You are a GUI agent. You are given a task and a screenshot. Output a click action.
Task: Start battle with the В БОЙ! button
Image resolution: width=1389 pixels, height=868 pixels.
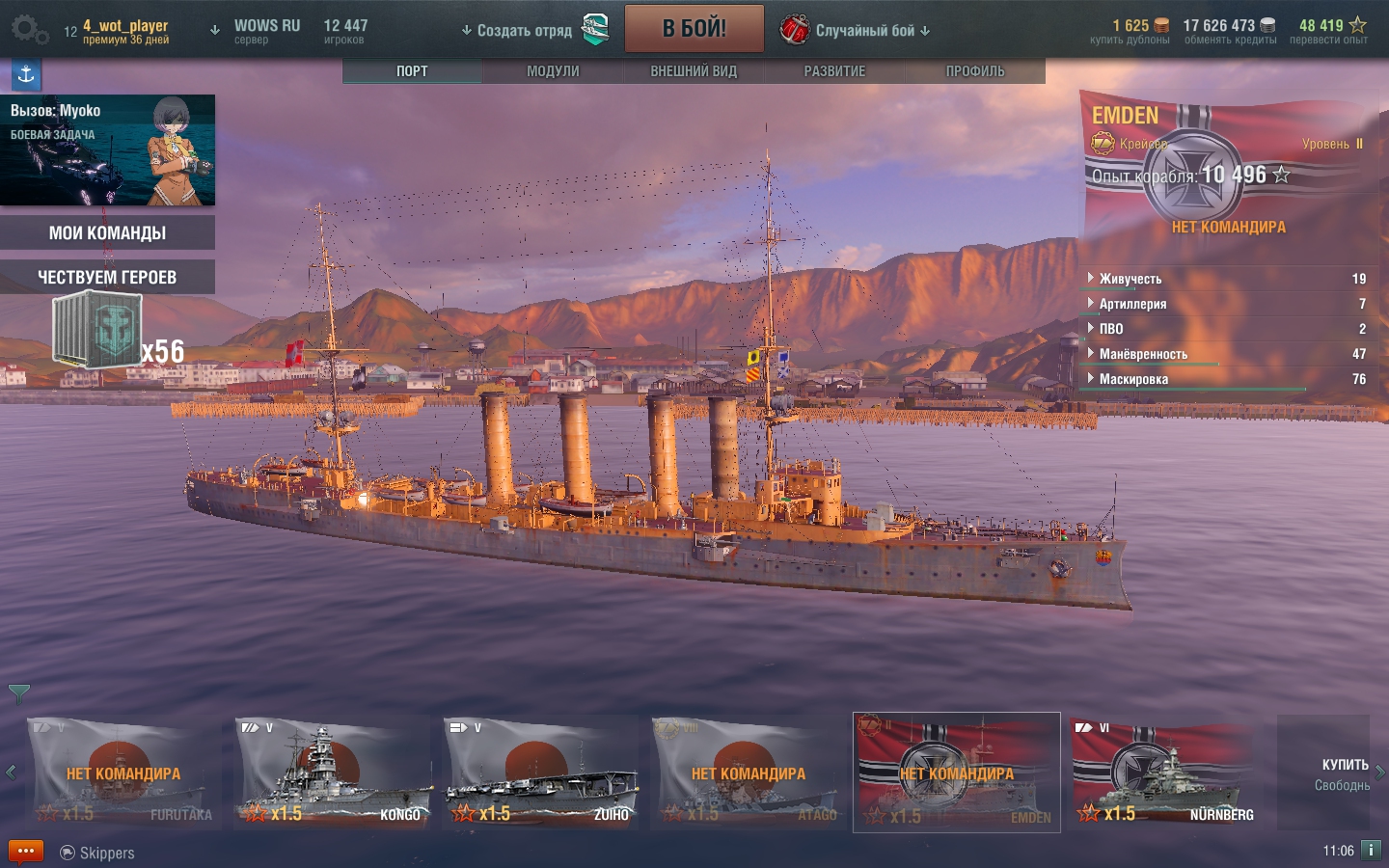694,29
